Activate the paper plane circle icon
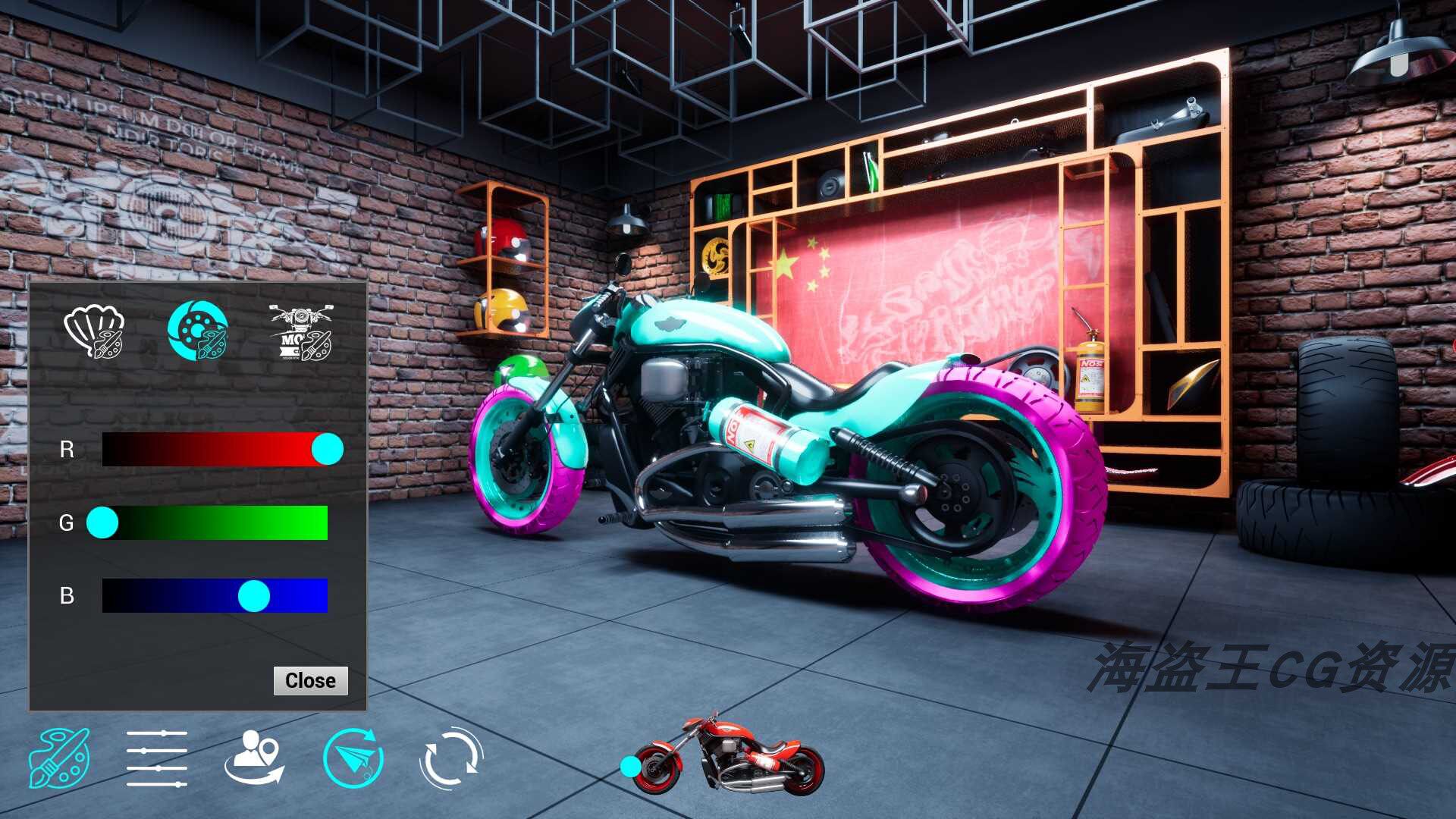The height and width of the screenshot is (819, 1456). click(353, 758)
